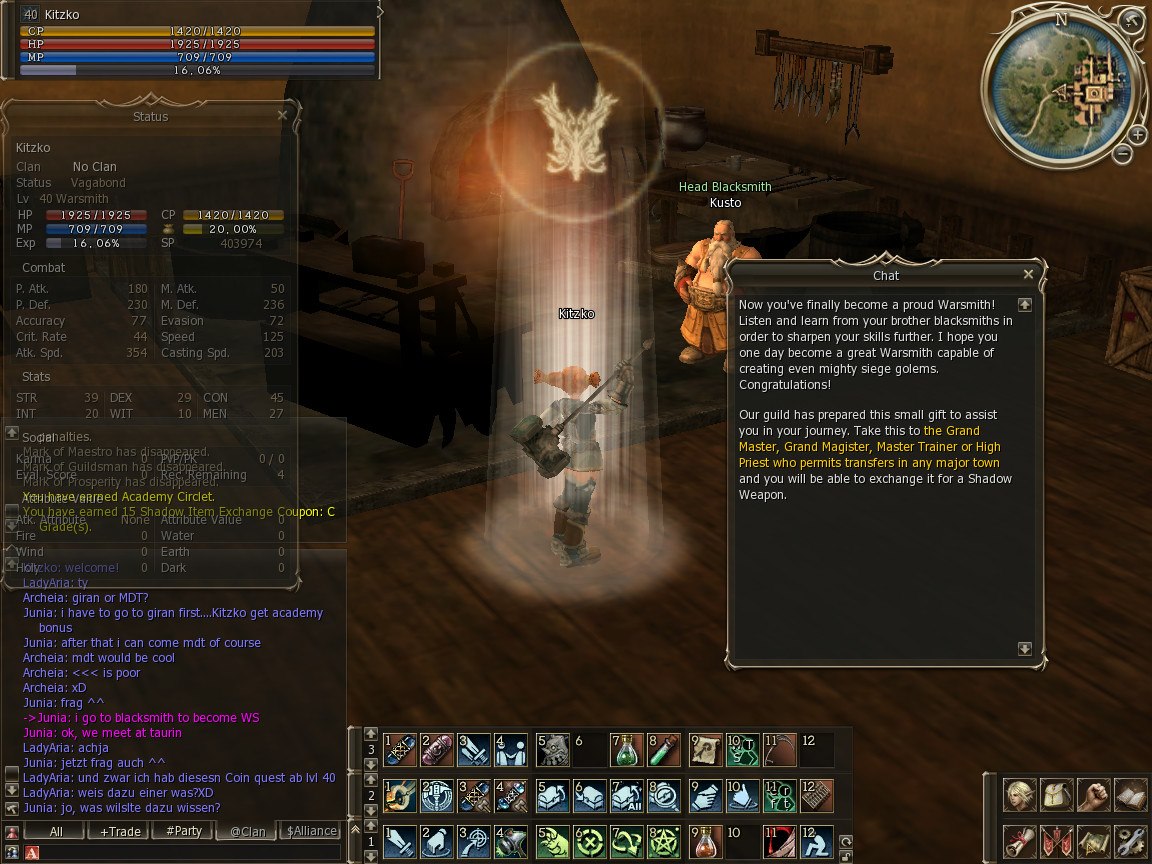Select the $Alliance chat tab

click(x=311, y=831)
